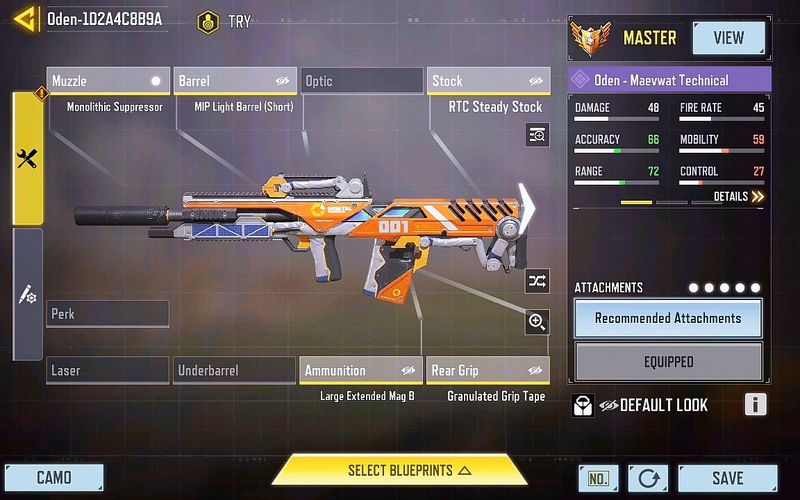Image resolution: width=800 pixels, height=500 pixels.
Task: Open Recommended Attachments
Action: (x=668, y=318)
